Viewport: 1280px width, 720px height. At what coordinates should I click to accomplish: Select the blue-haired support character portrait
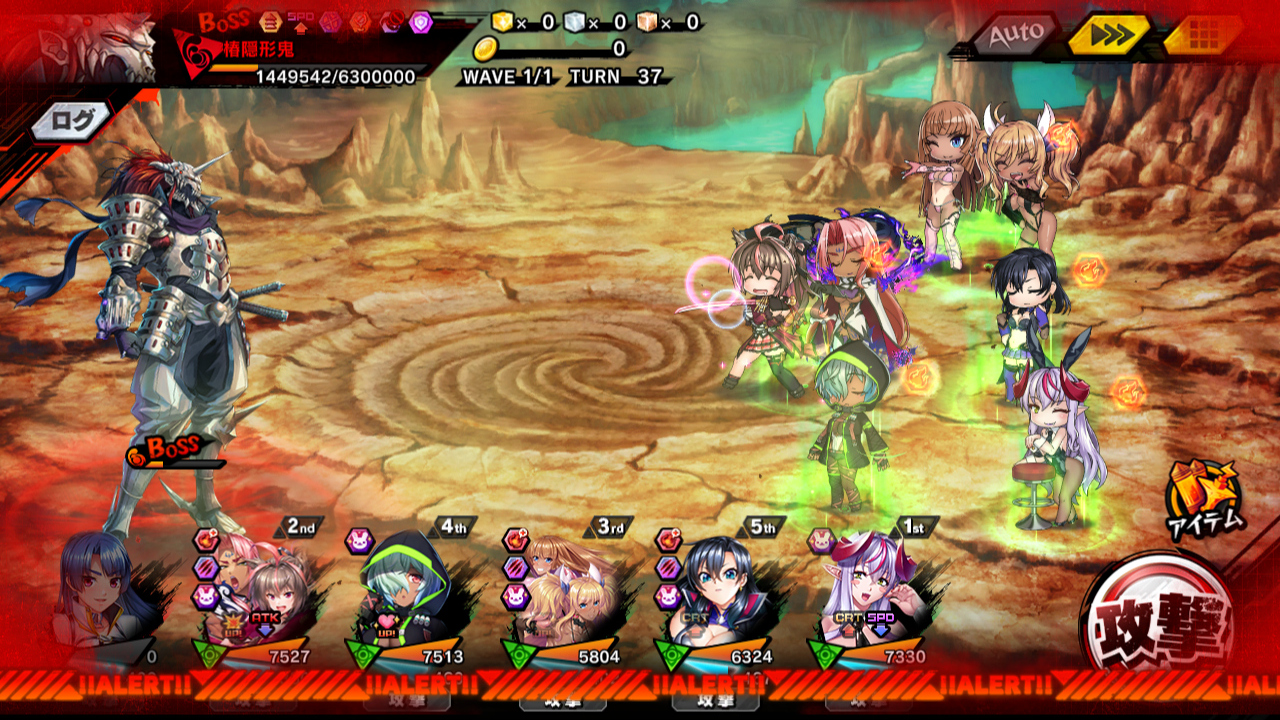(100, 597)
